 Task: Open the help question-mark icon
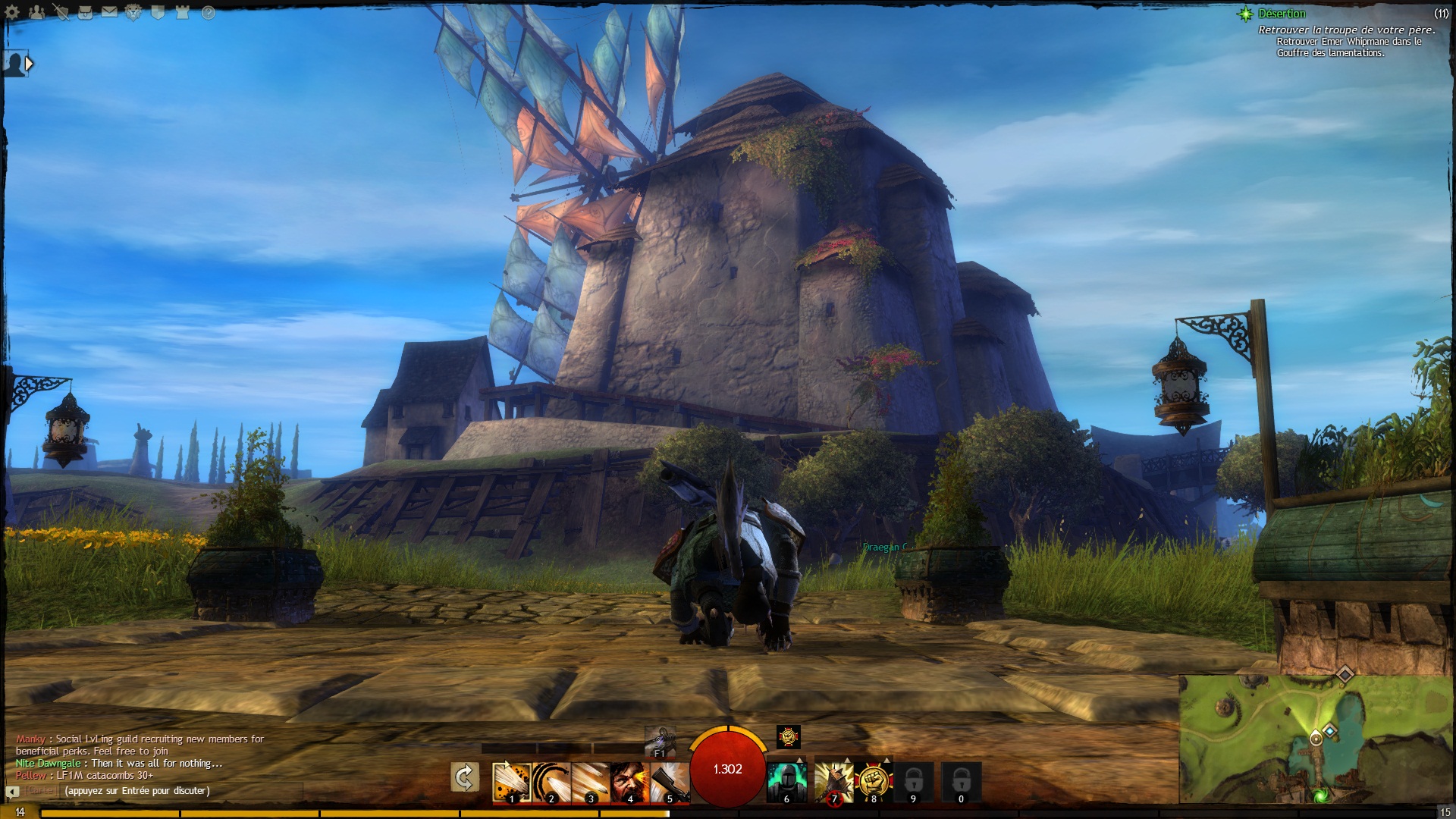(x=208, y=12)
